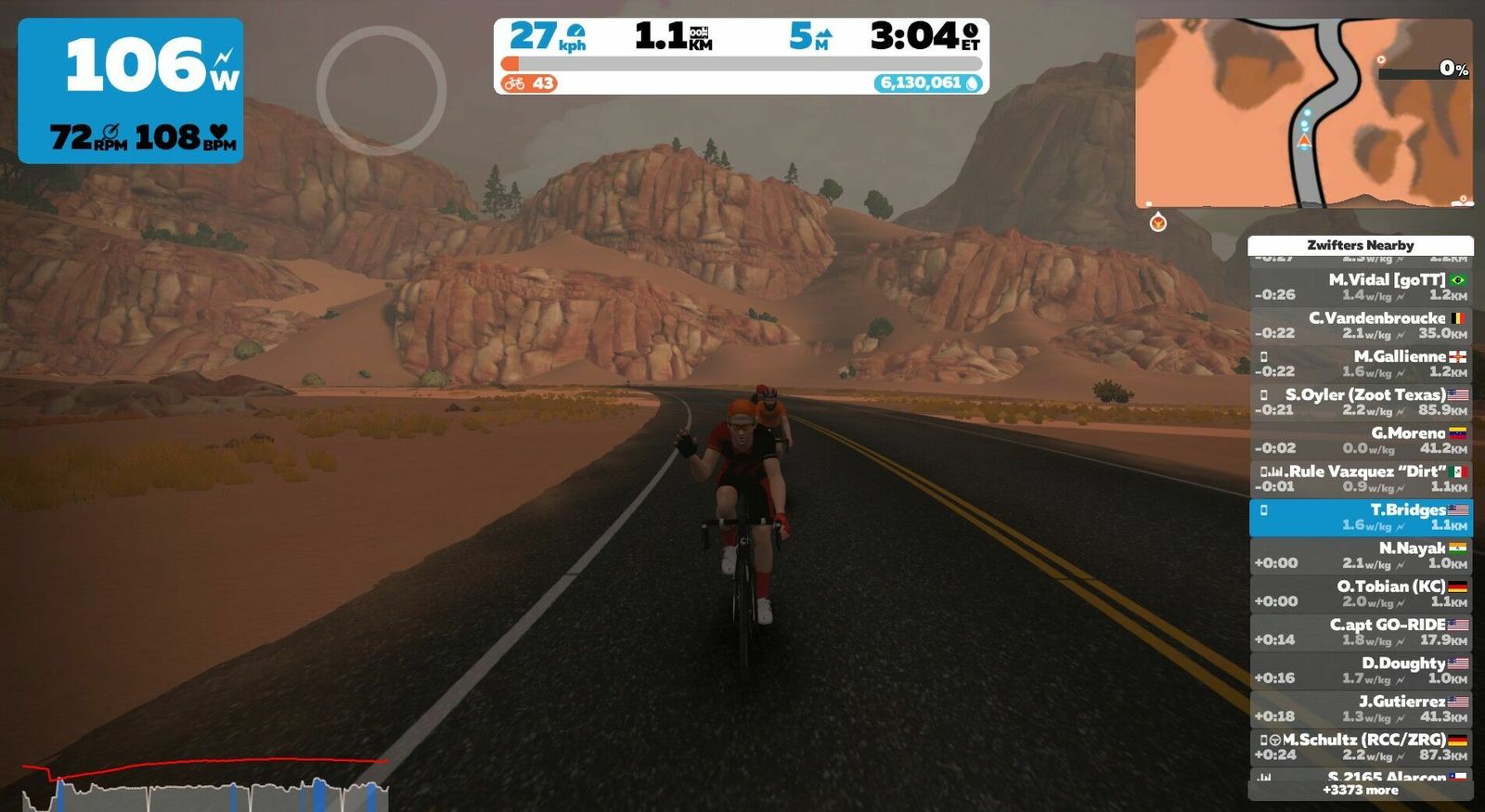The image size is (1485, 812).
Task: View rider G.Moreno from the list
Action: [x=1360, y=440]
